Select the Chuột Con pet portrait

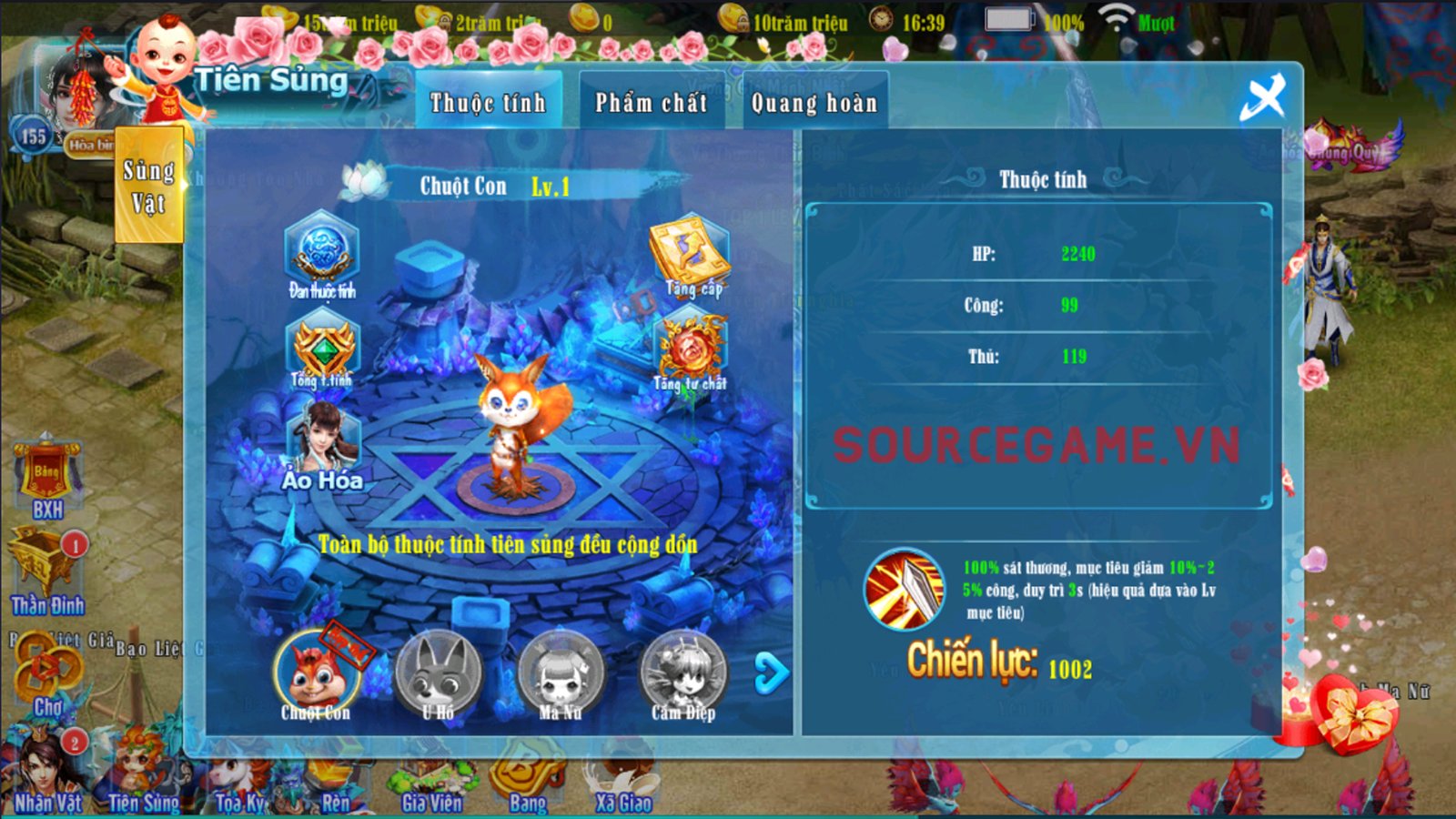[316, 675]
